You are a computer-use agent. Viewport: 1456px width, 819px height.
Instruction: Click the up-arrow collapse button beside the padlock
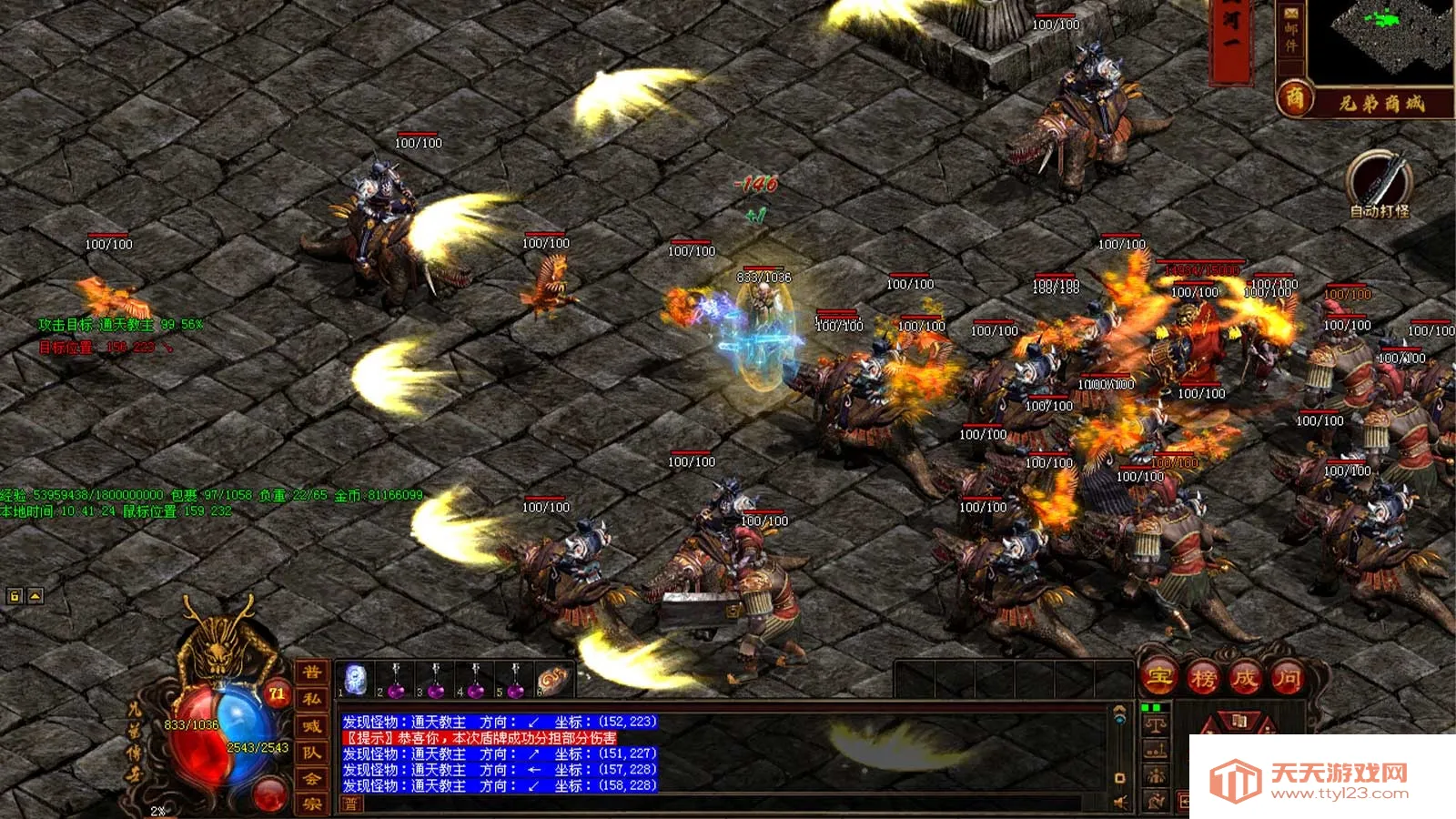[35, 596]
